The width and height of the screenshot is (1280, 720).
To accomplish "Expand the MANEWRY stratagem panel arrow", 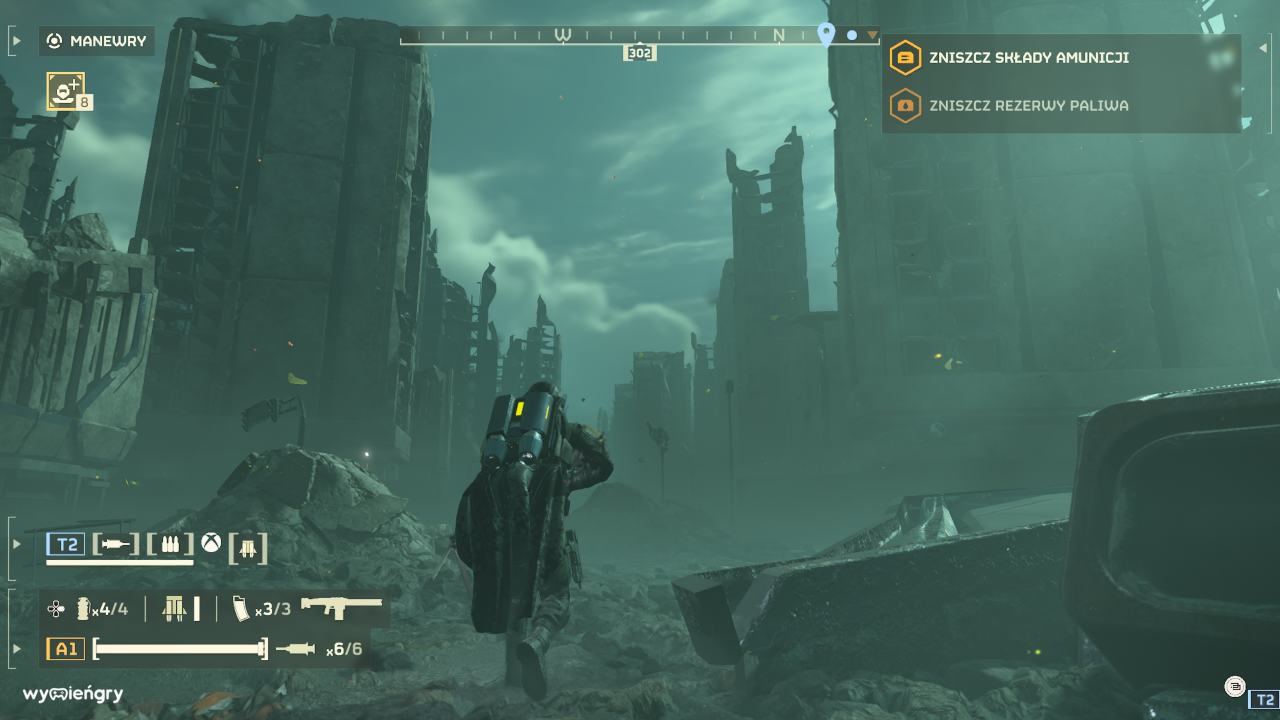I will click(x=15, y=41).
